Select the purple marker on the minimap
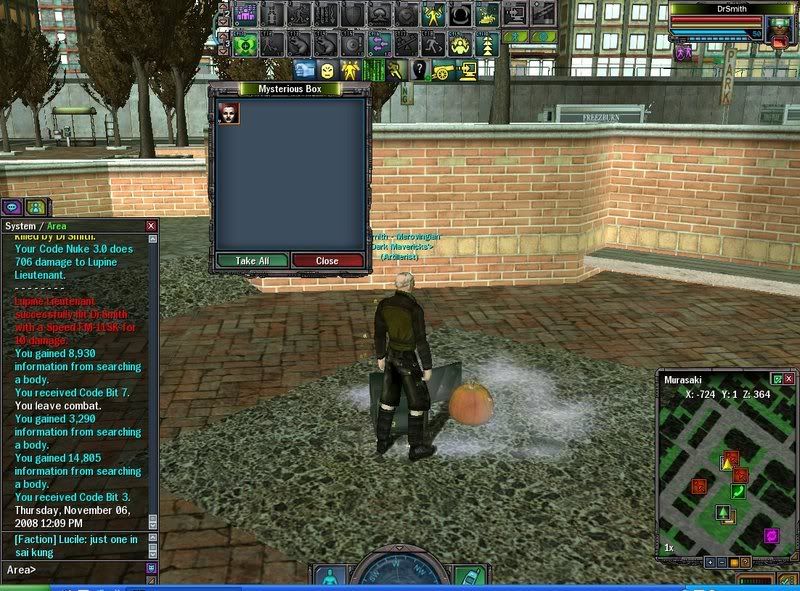Image resolution: width=800 pixels, height=591 pixels. [771, 536]
